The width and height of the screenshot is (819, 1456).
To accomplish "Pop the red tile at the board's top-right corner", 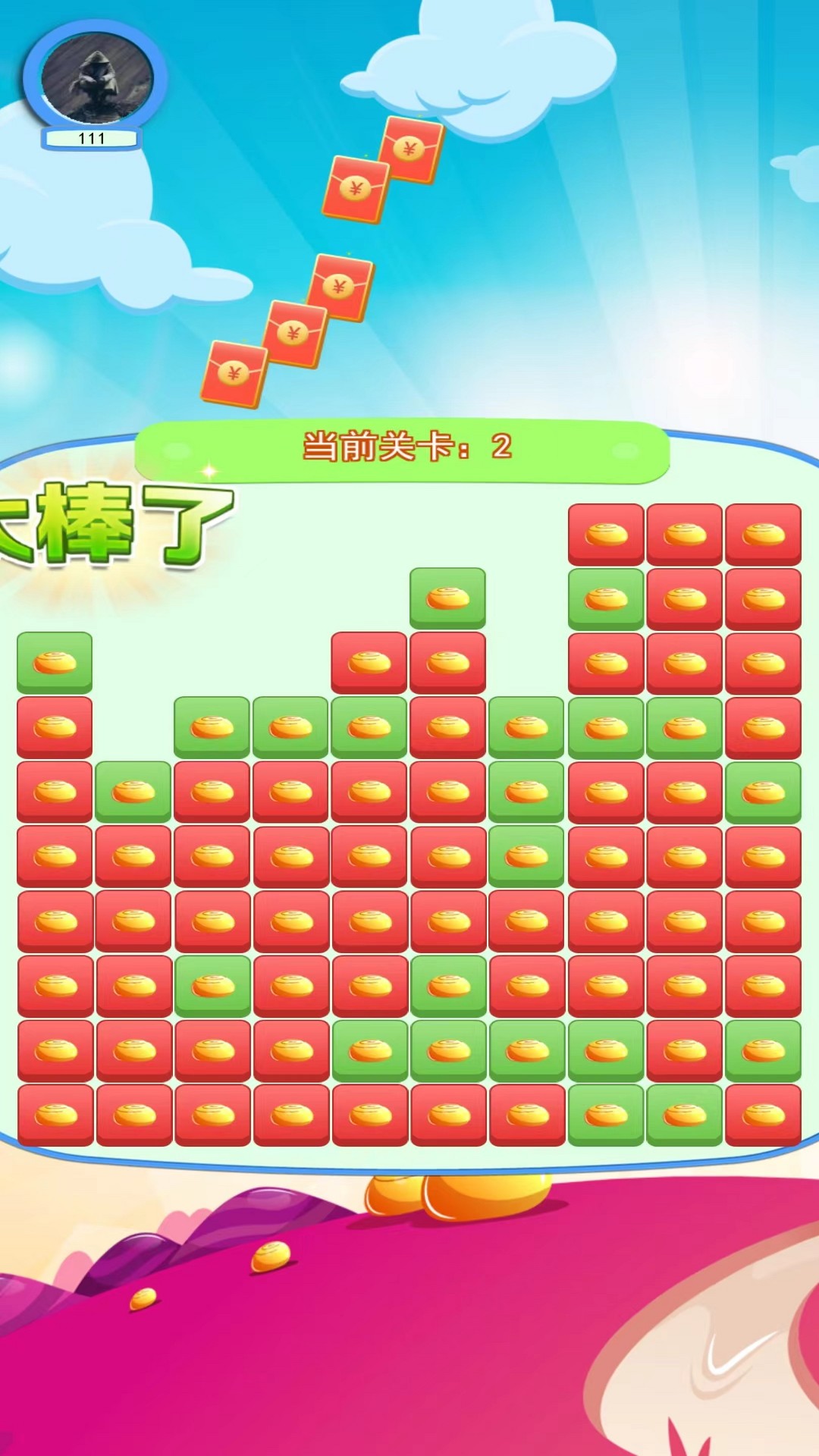I will click(763, 534).
